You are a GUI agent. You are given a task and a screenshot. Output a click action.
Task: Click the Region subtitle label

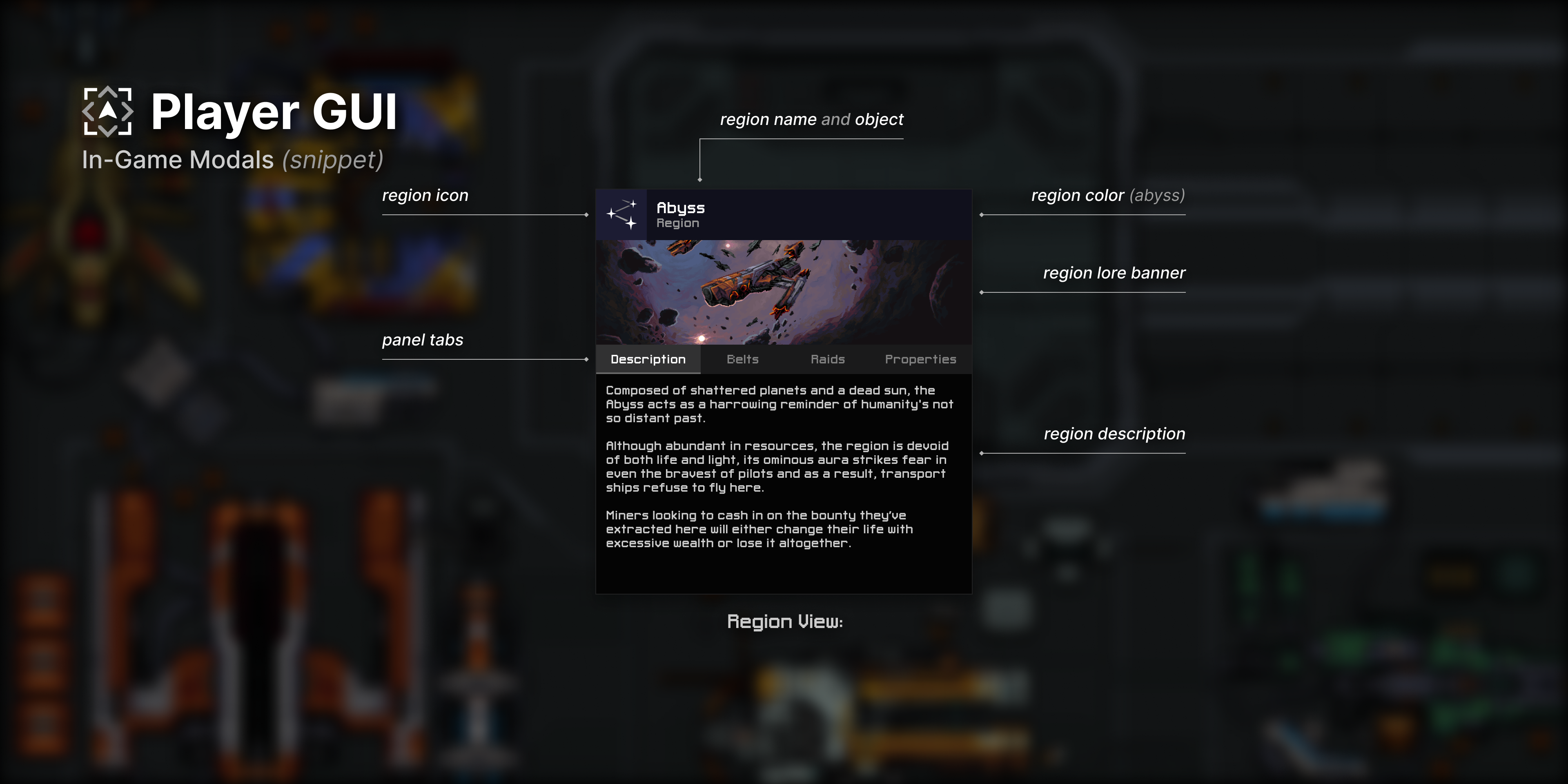click(677, 223)
